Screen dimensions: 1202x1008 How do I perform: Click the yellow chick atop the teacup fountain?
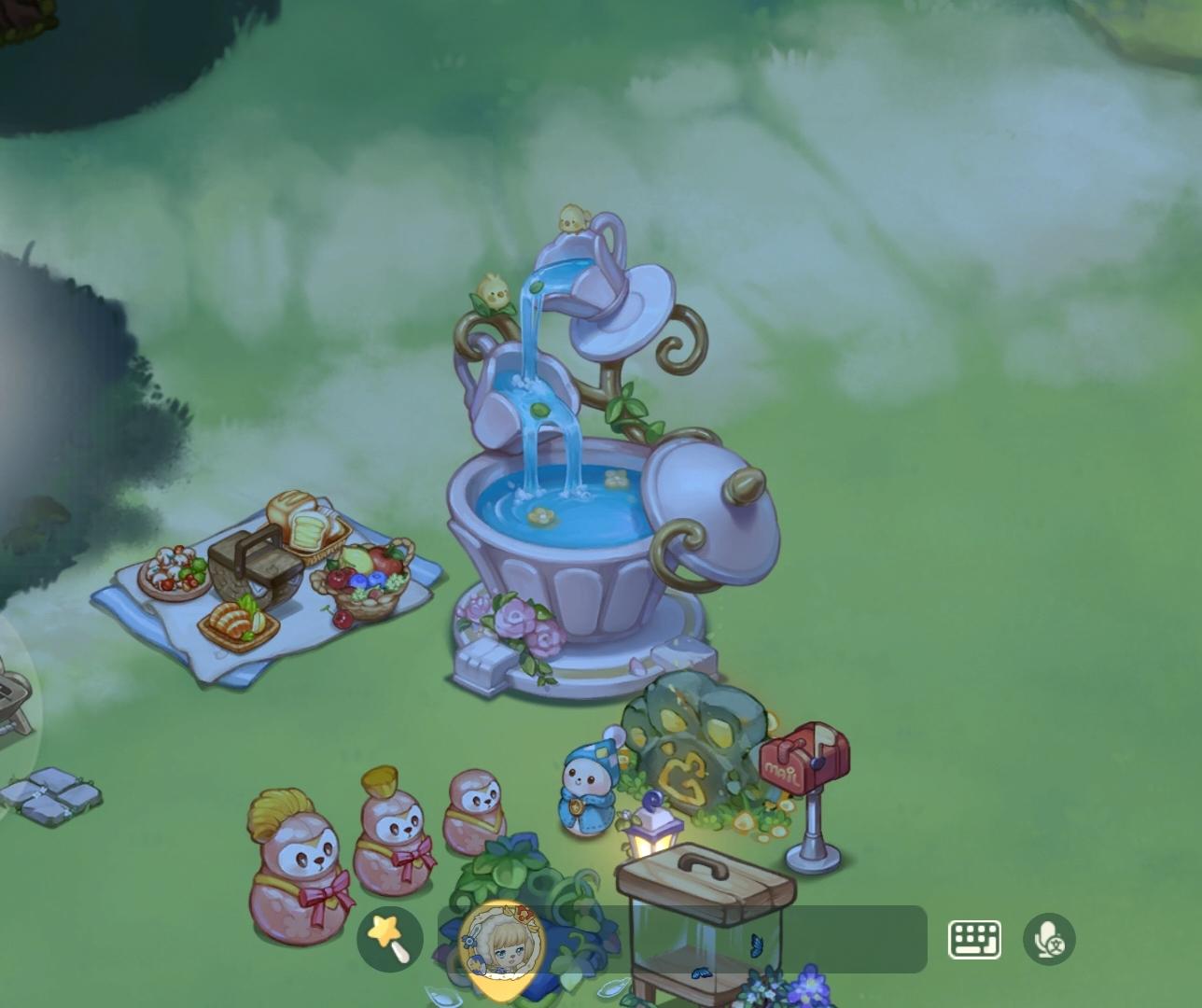coord(573,215)
